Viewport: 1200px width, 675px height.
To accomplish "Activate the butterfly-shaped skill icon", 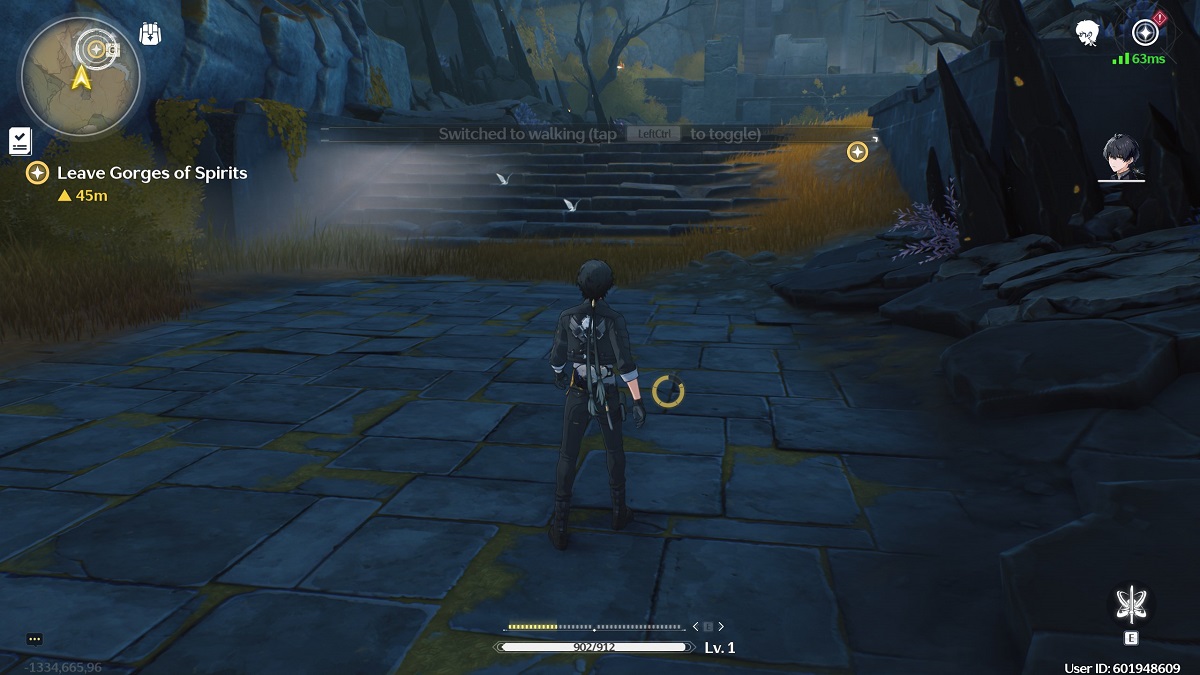I will coord(1131,605).
